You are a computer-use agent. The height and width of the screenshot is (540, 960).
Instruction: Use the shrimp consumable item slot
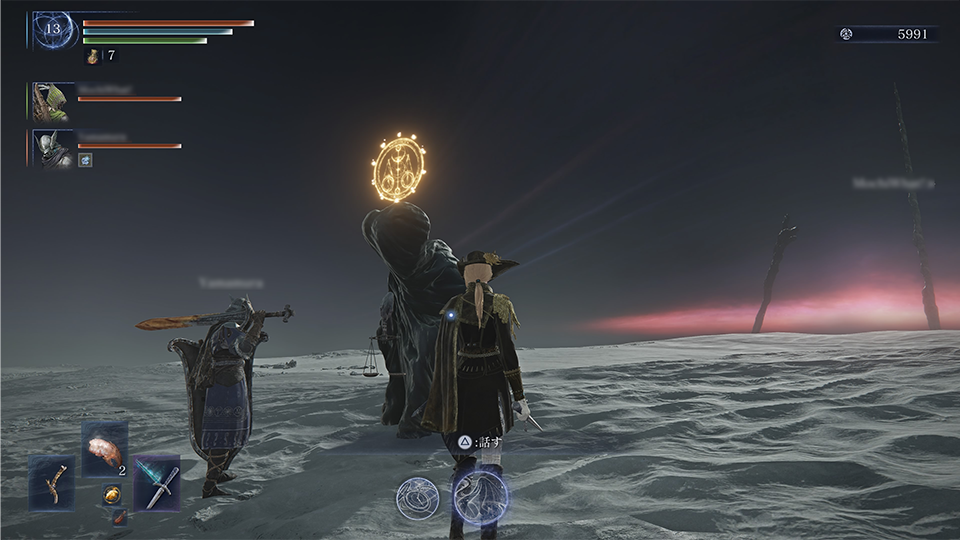pyautogui.click(x=104, y=449)
